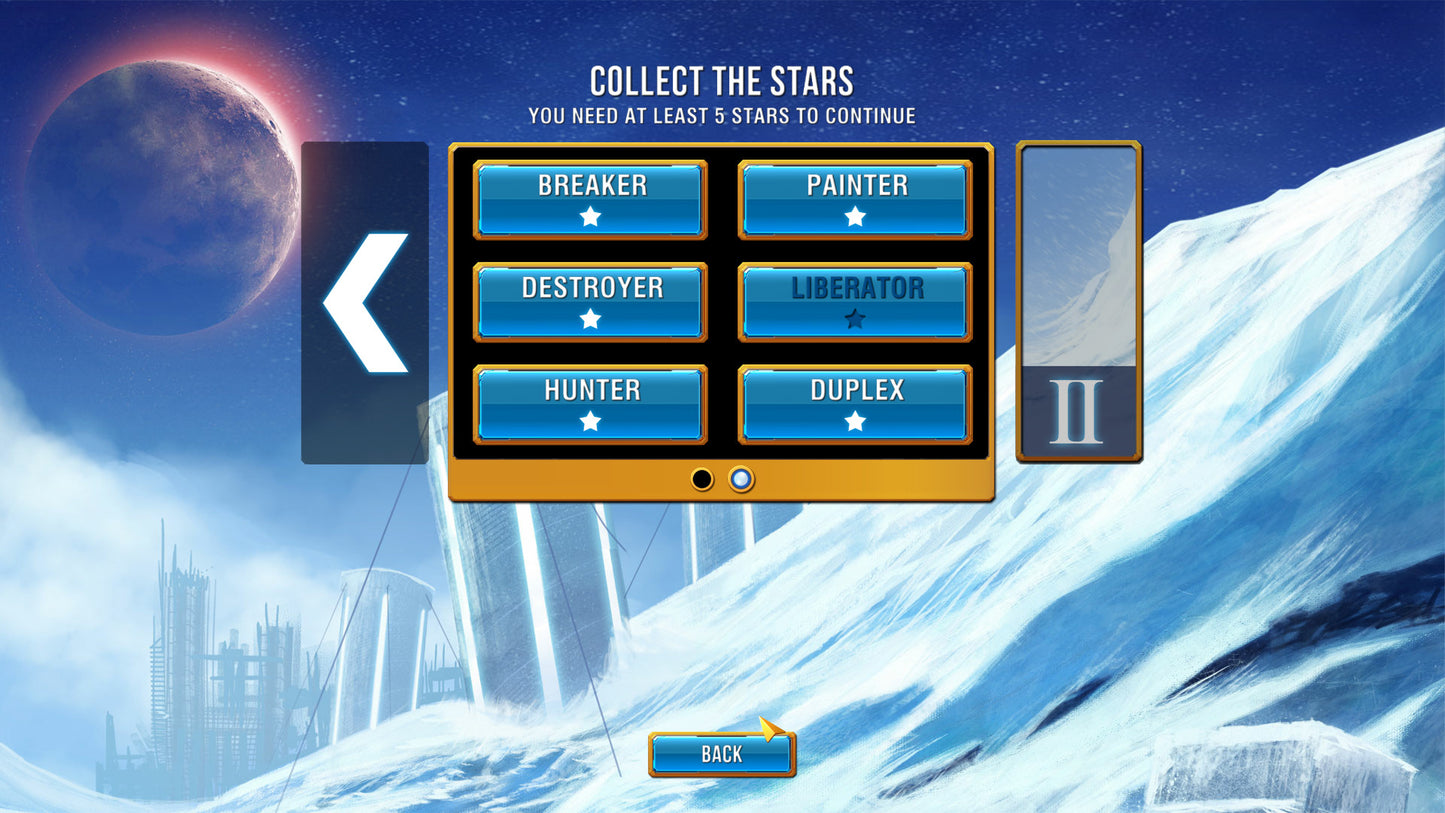Viewport: 1445px width, 813px height.
Task: Click the star under PAINTER
Action: pyautogui.click(x=855, y=216)
